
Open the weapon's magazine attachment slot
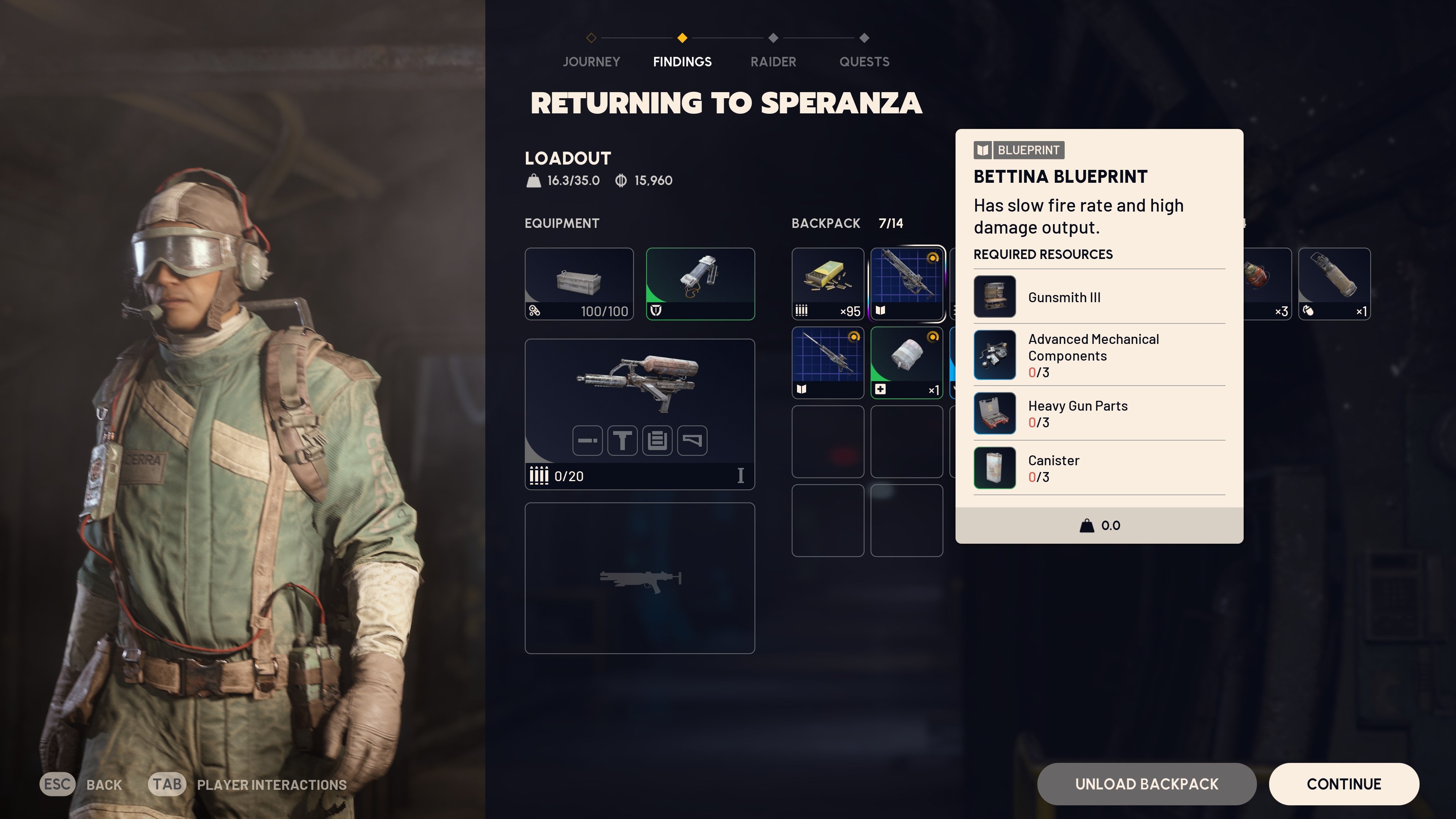(x=657, y=440)
